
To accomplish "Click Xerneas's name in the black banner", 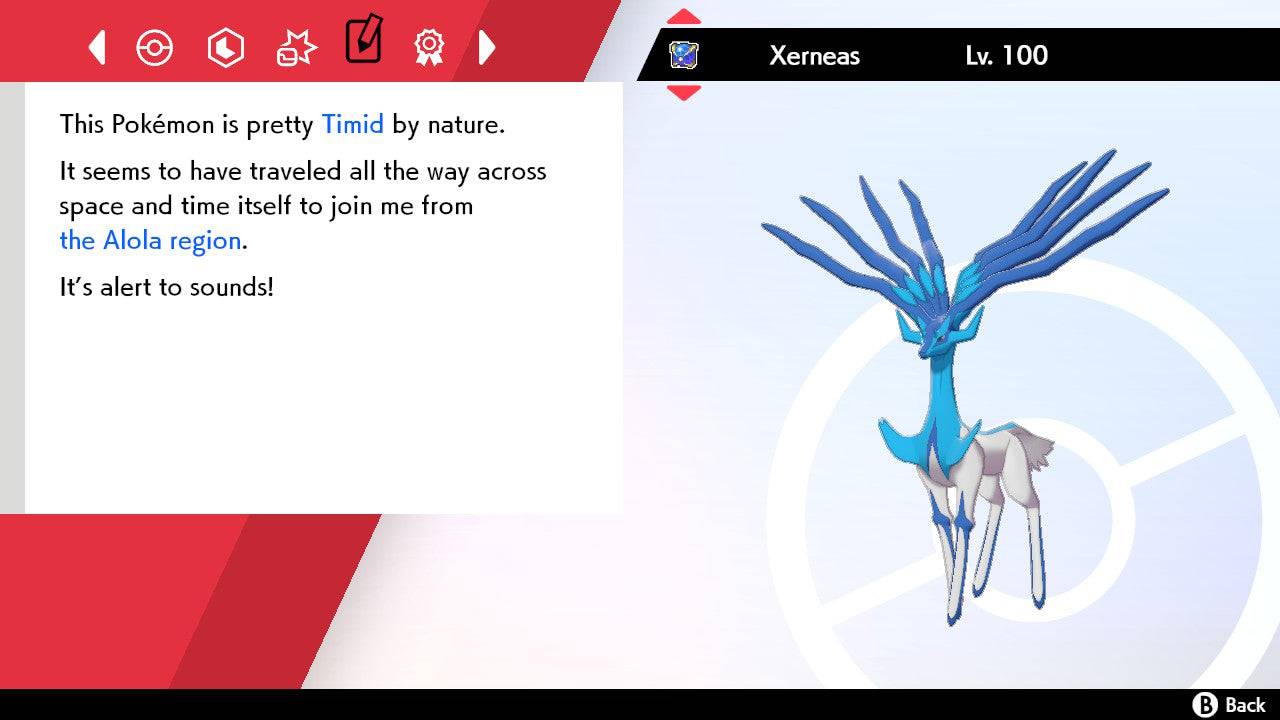I will tap(814, 56).
